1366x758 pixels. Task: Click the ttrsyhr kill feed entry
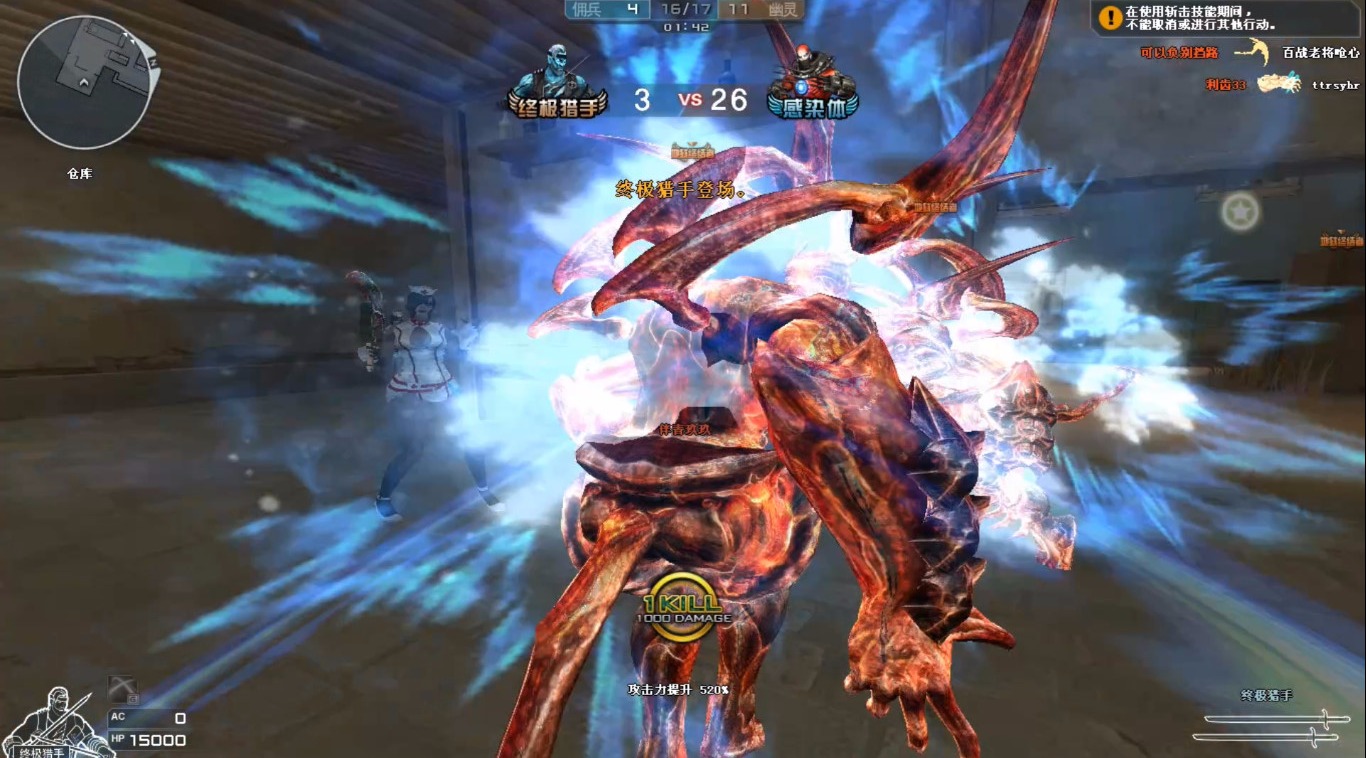1334,85
